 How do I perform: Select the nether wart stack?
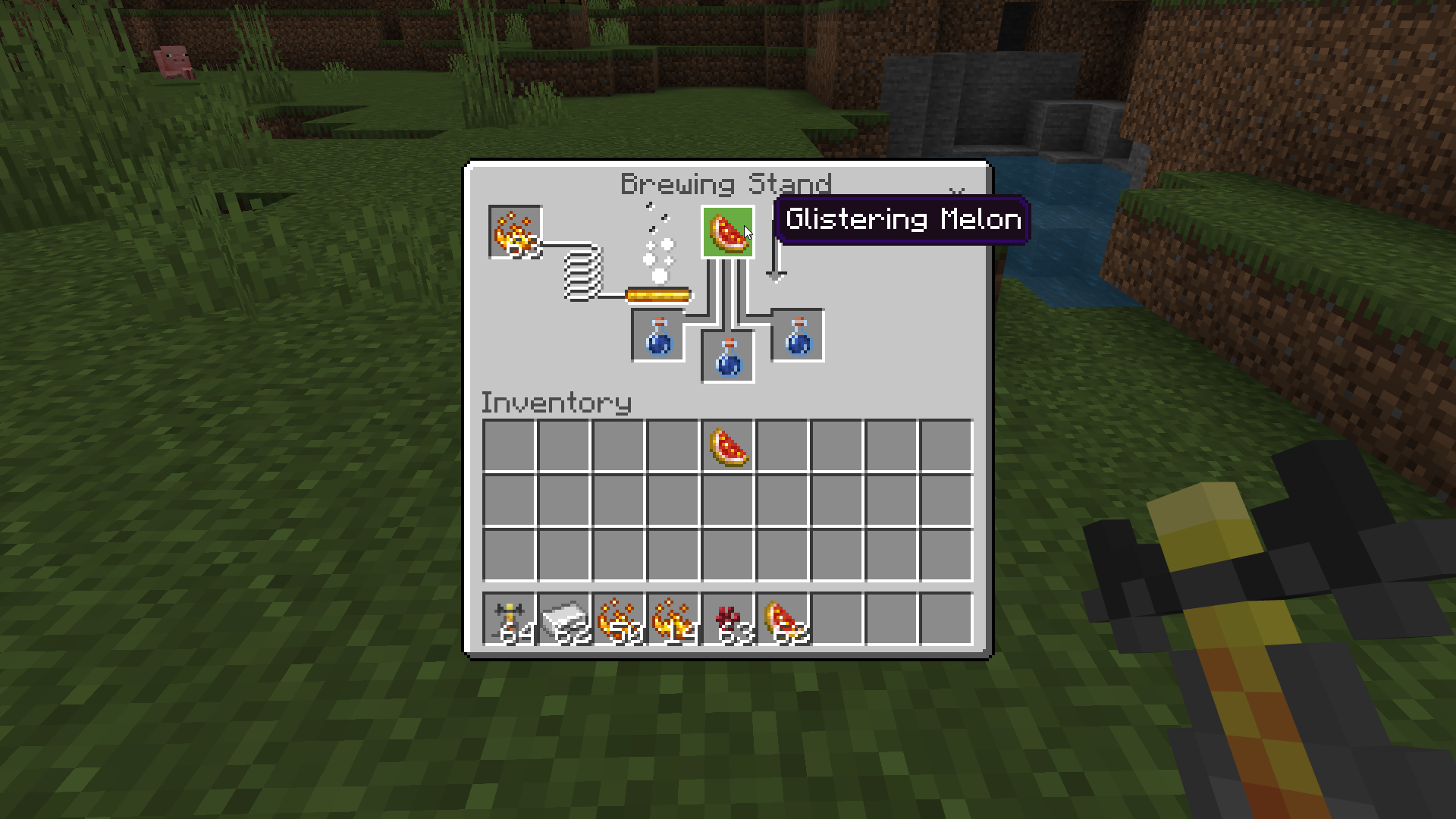tap(728, 619)
